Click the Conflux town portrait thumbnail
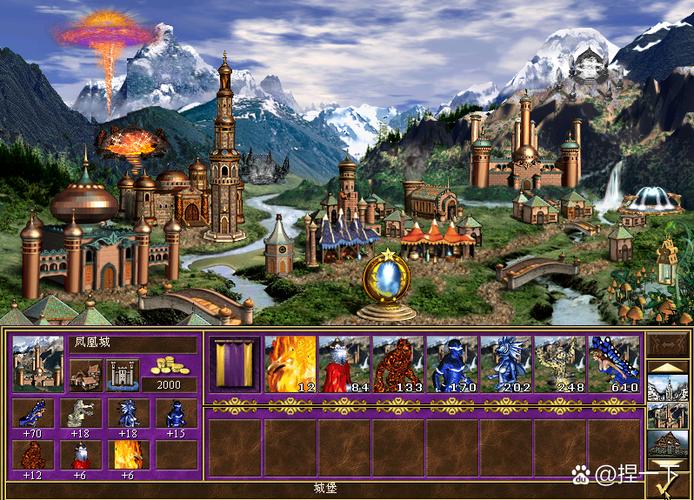 click(x=38, y=363)
